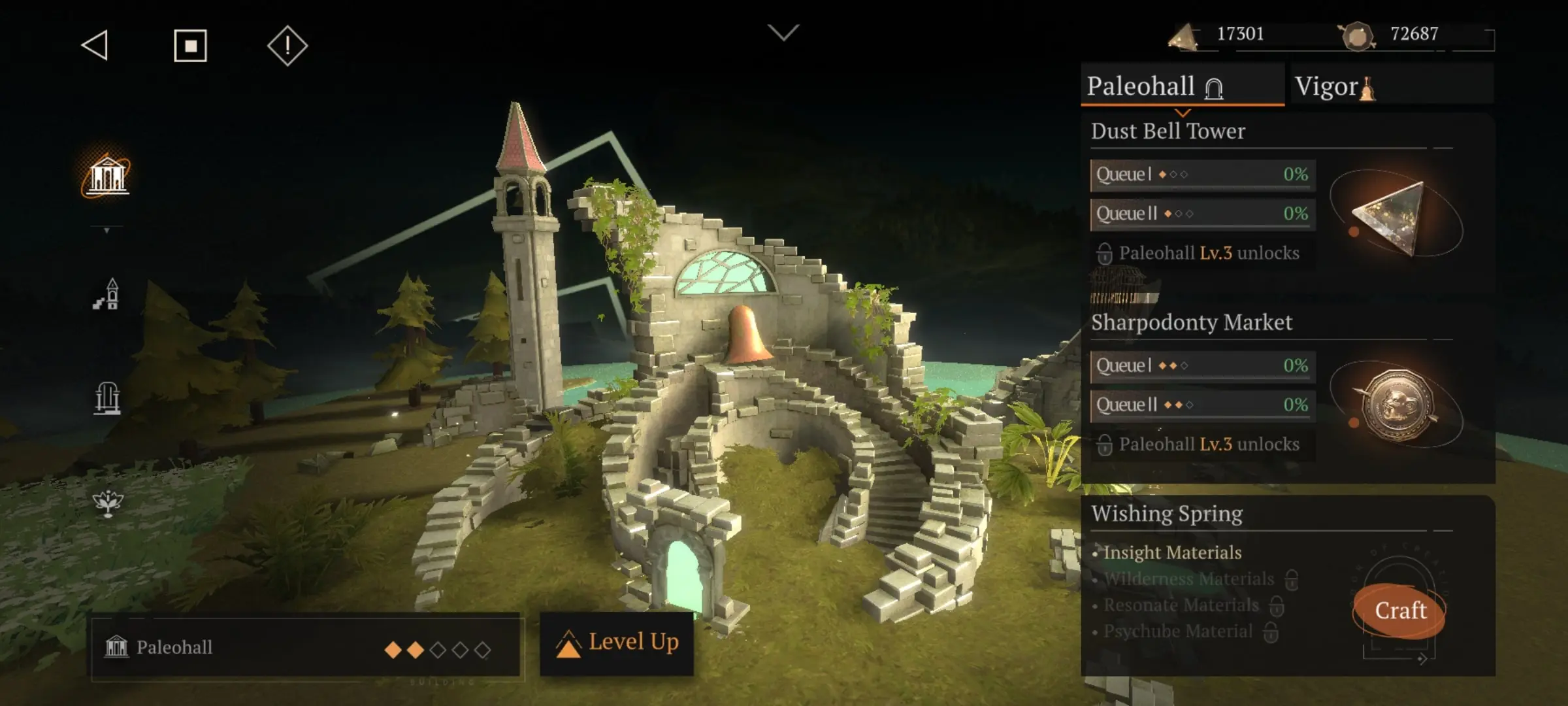This screenshot has height=706, width=1568.
Task: Choose Insight Materials in Wishing Spring
Action: coord(1172,553)
